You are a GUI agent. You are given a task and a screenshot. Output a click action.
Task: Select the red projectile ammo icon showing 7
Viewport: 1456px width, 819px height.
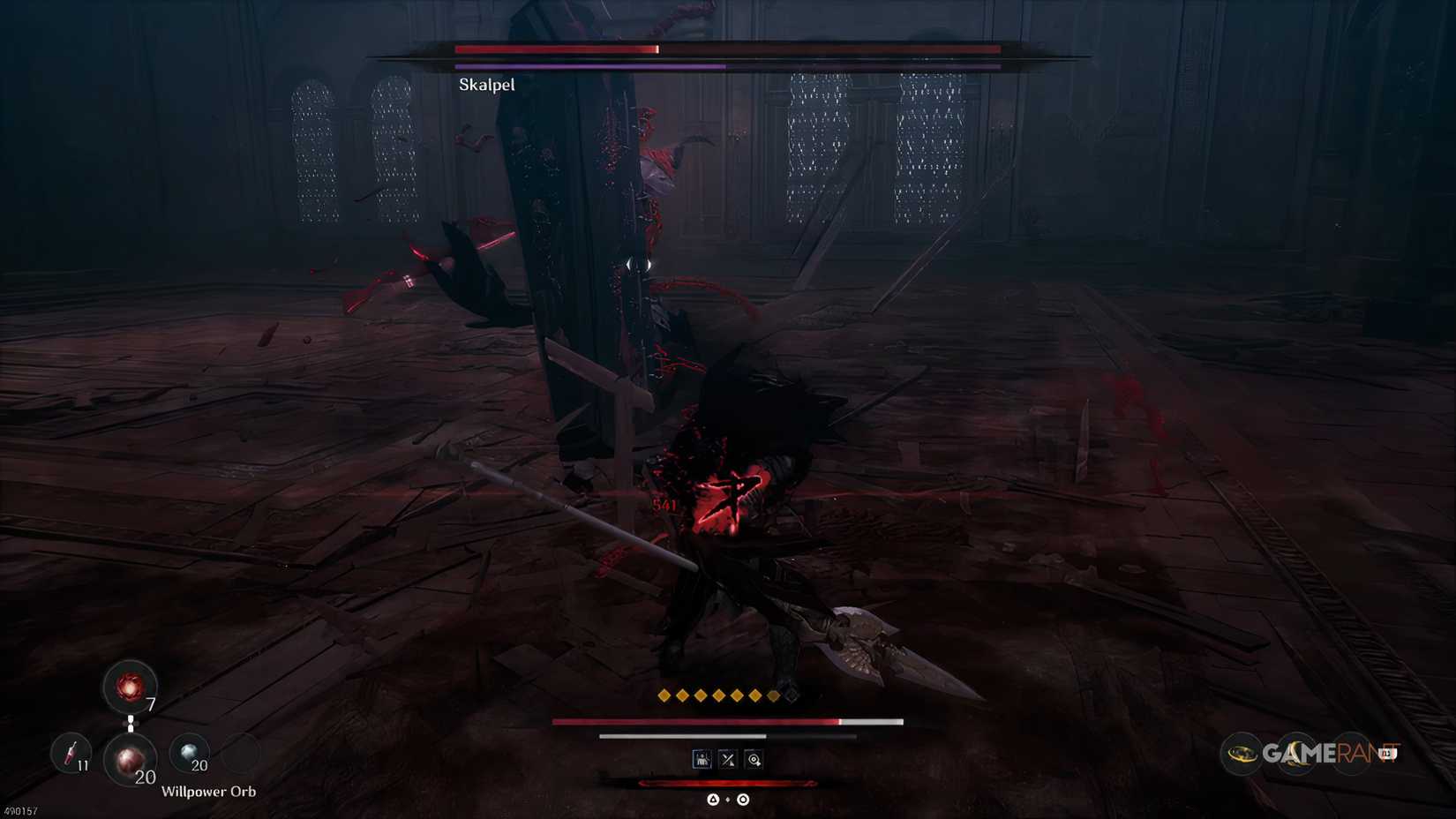[130, 687]
